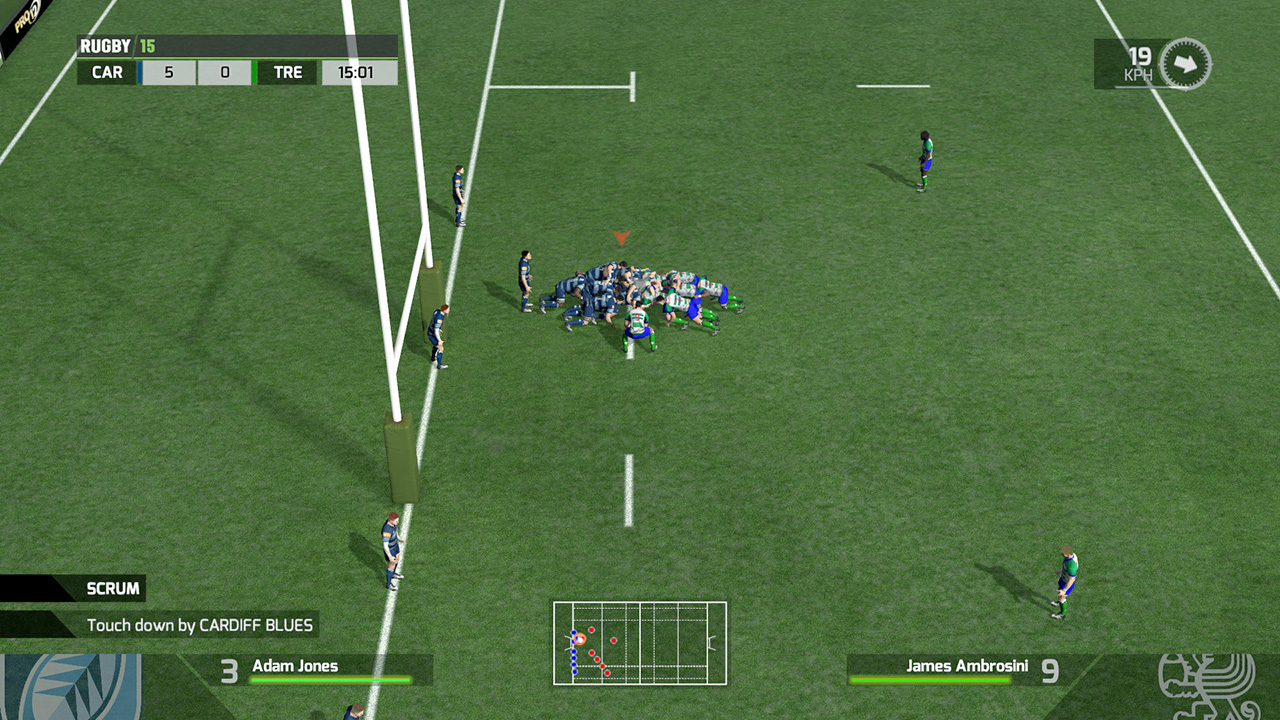Click the Adam Jones player name
Screen dimensions: 1280x720
point(294,665)
